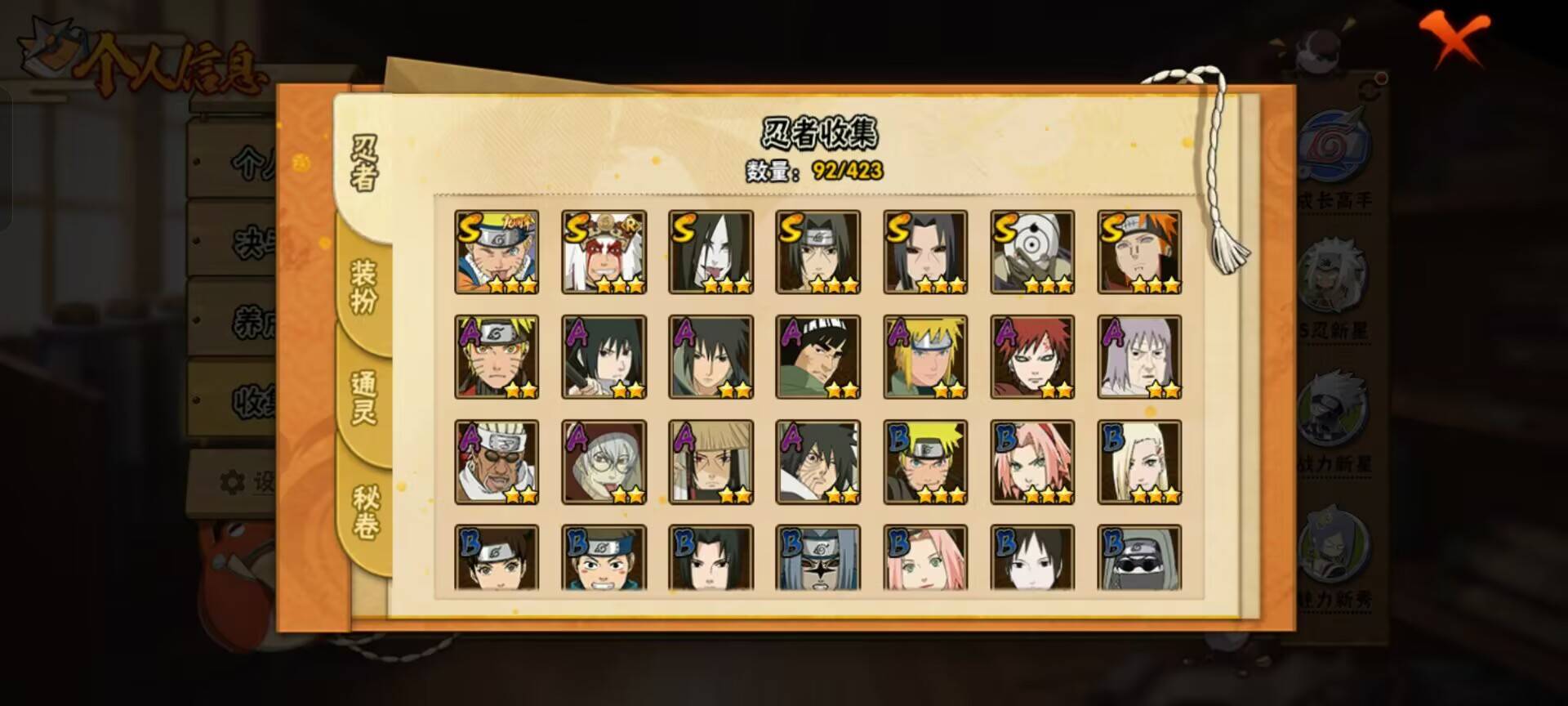Image resolution: width=1568 pixels, height=706 pixels.
Task: Choose A-rank Might Guy portrait
Action: point(817,357)
